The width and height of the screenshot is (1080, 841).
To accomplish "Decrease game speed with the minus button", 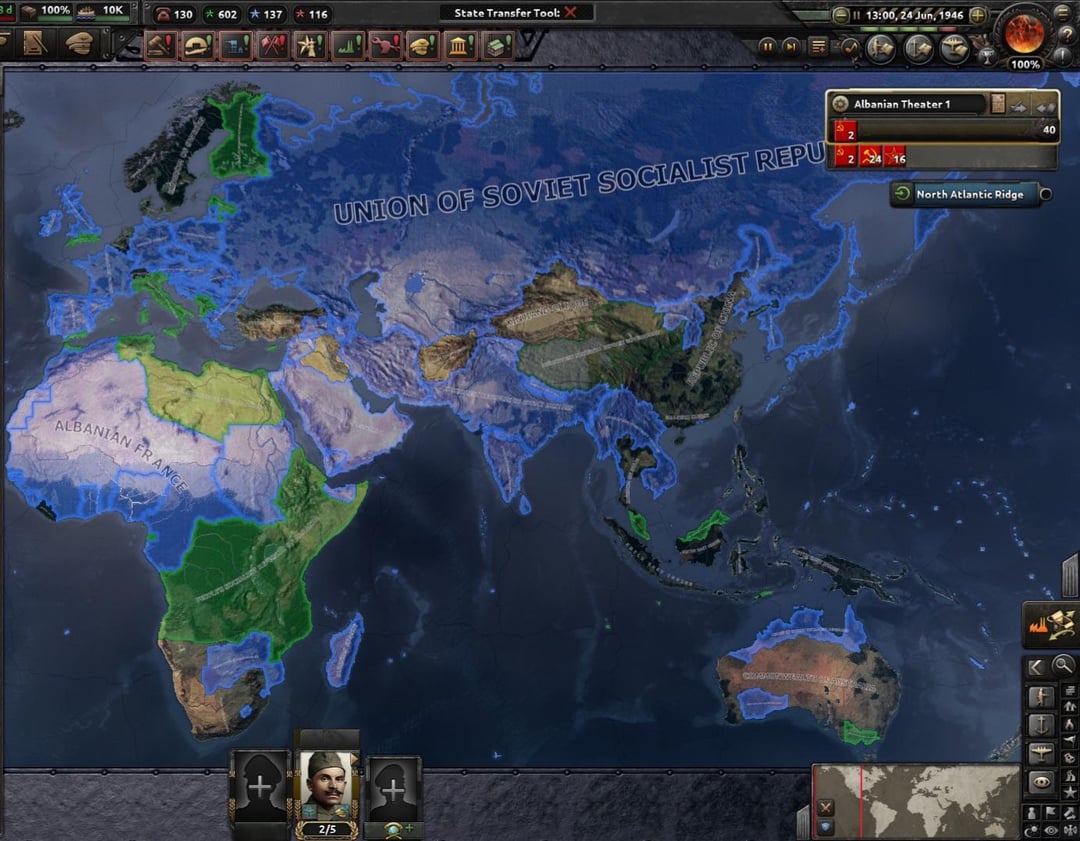I will tap(840, 16).
